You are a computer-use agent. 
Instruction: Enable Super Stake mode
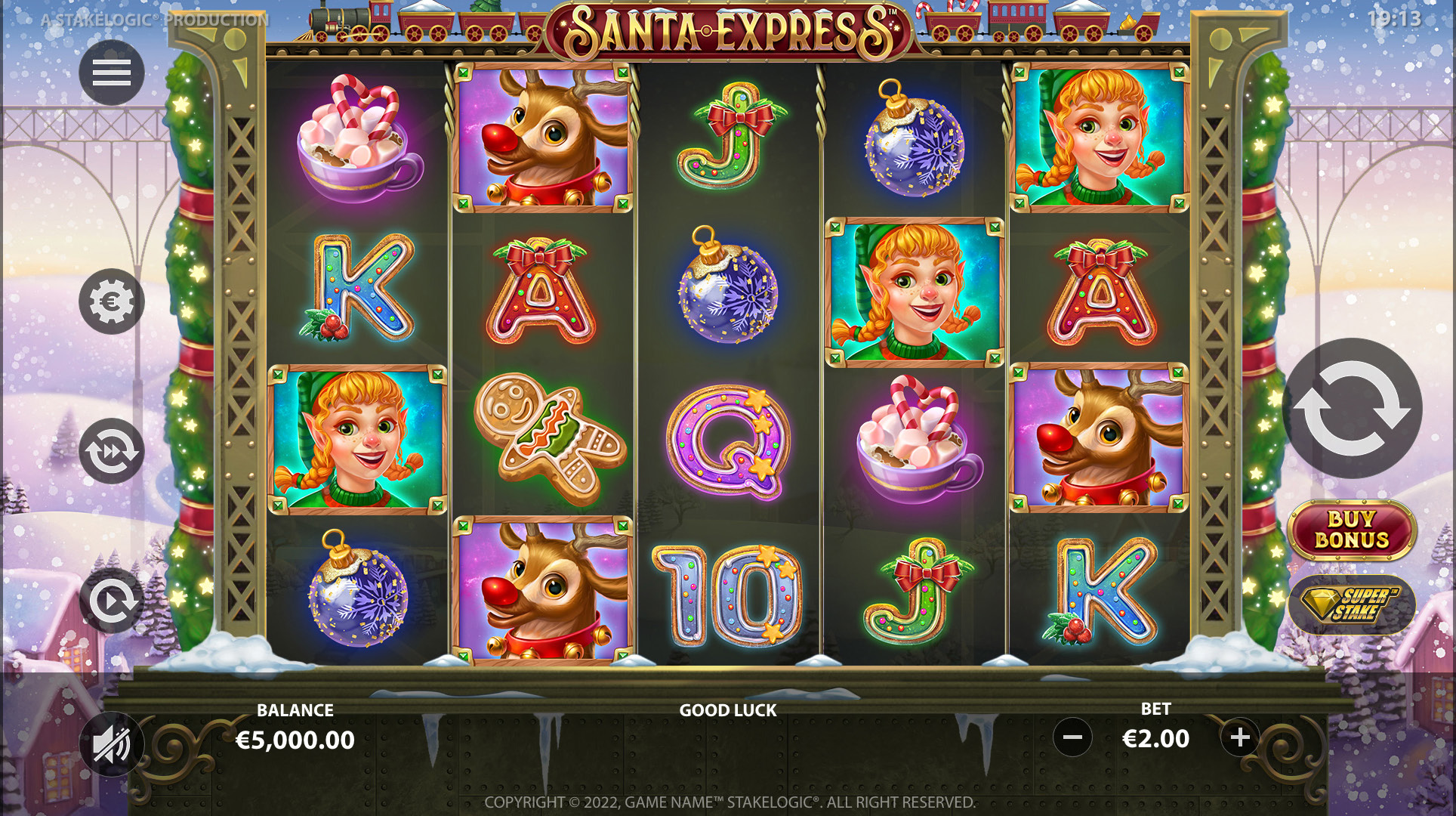click(1351, 604)
